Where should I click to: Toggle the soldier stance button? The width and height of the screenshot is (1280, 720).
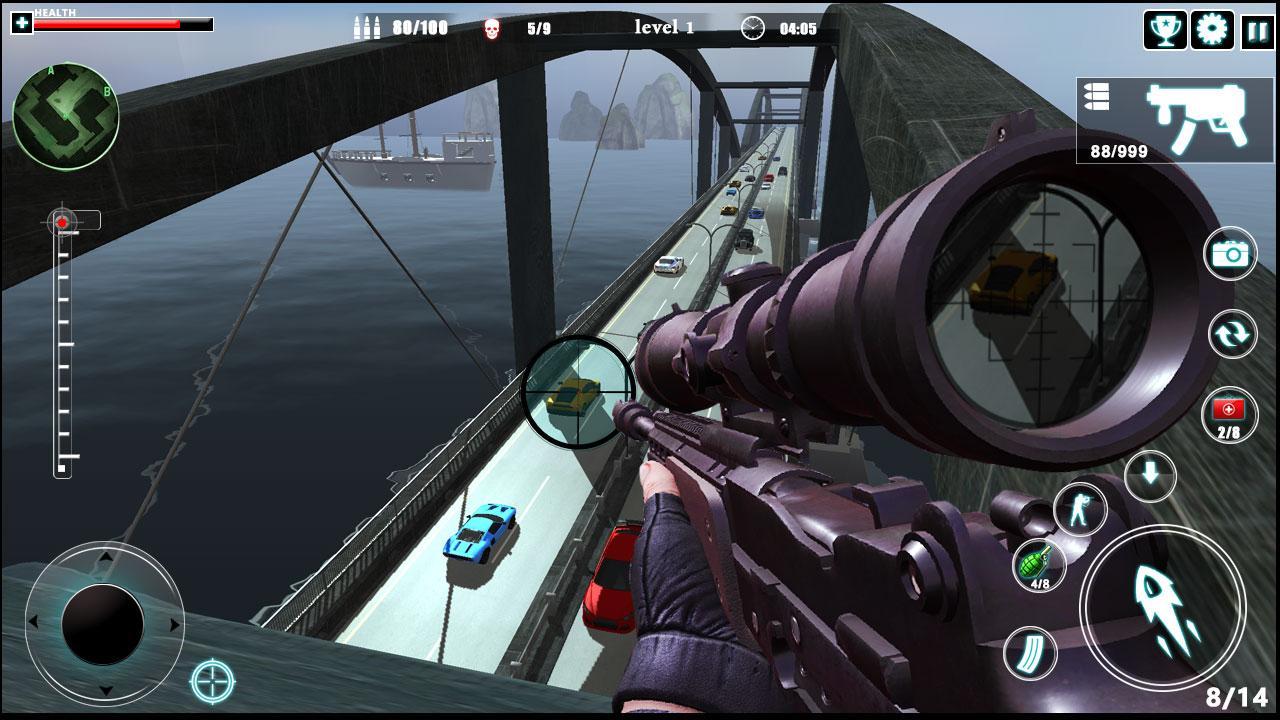tap(1080, 509)
